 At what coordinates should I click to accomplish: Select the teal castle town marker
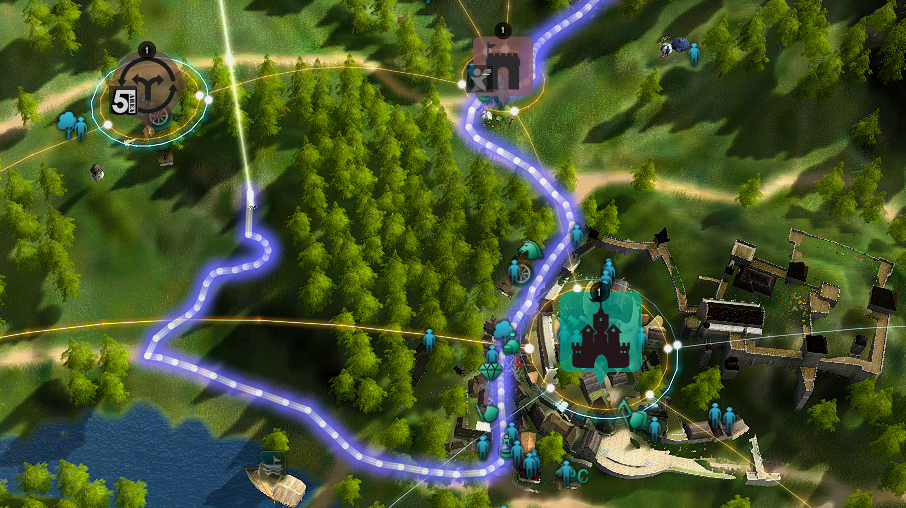[x=599, y=332]
